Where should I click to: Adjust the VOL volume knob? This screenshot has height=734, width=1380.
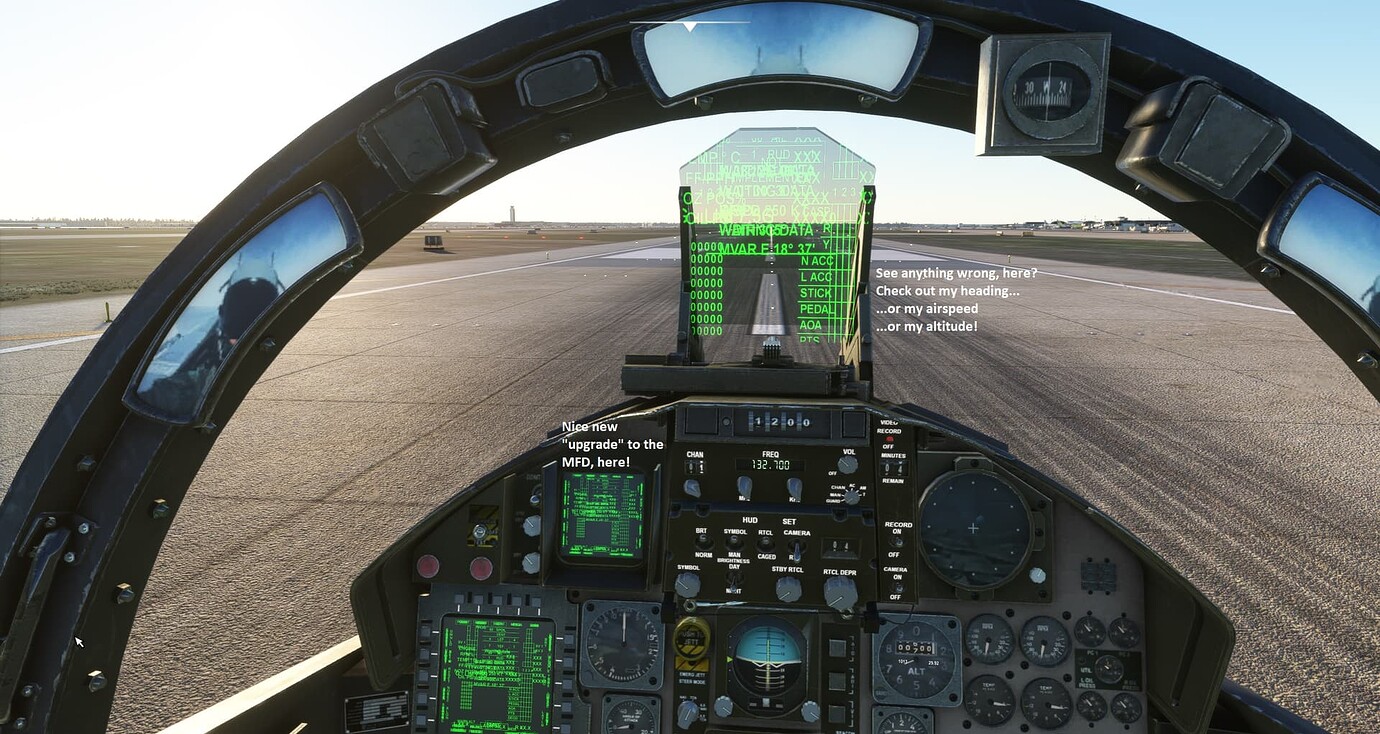click(847, 465)
